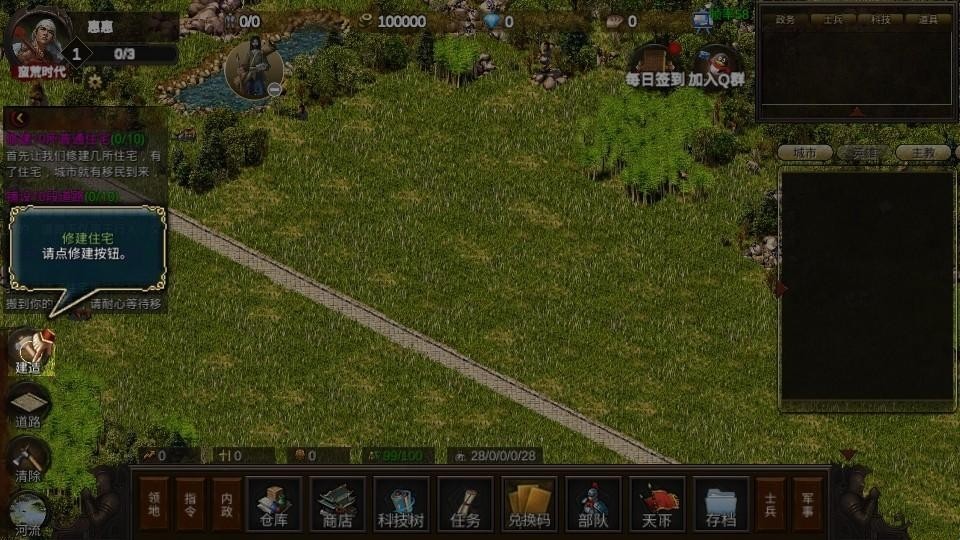Select the 道路 road tool
Viewport: 960px width, 540px height.
[x=29, y=405]
